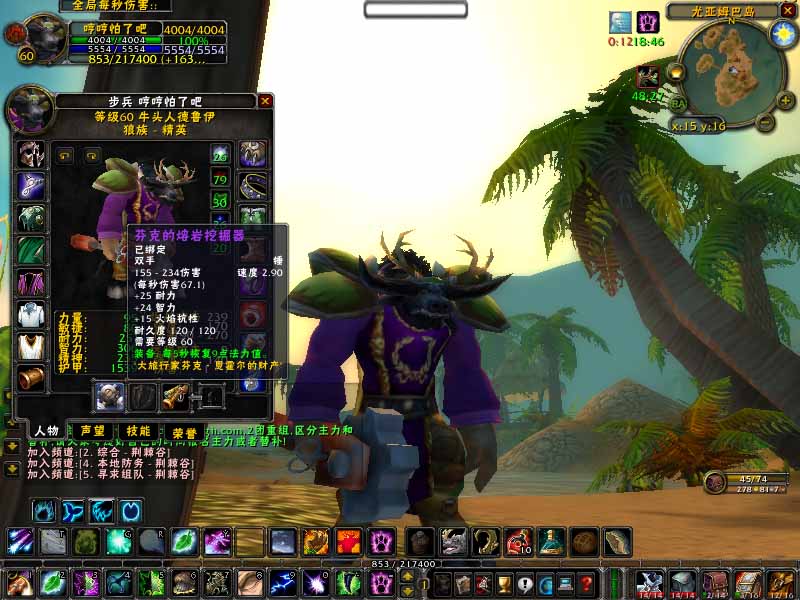Open the red question mark help button
Screen dimensions: 800x600
coord(588,584)
